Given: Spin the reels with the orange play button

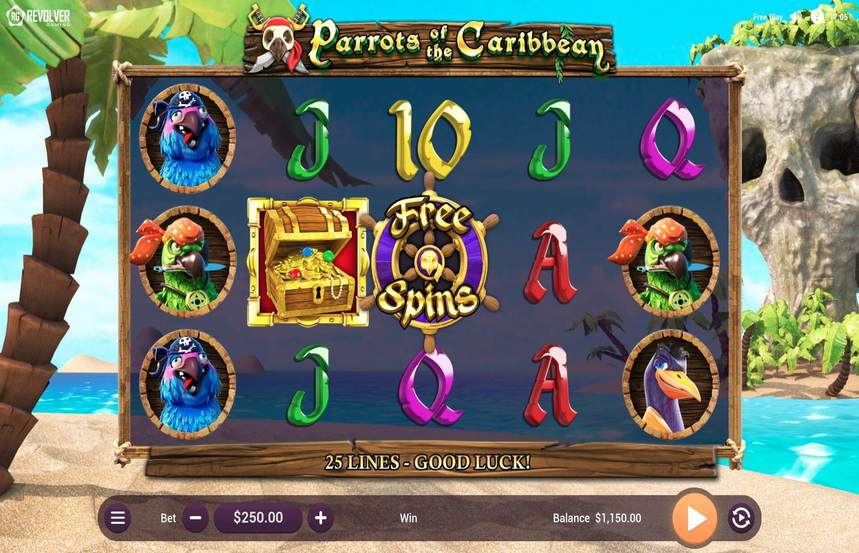Looking at the screenshot, I should point(695,518).
